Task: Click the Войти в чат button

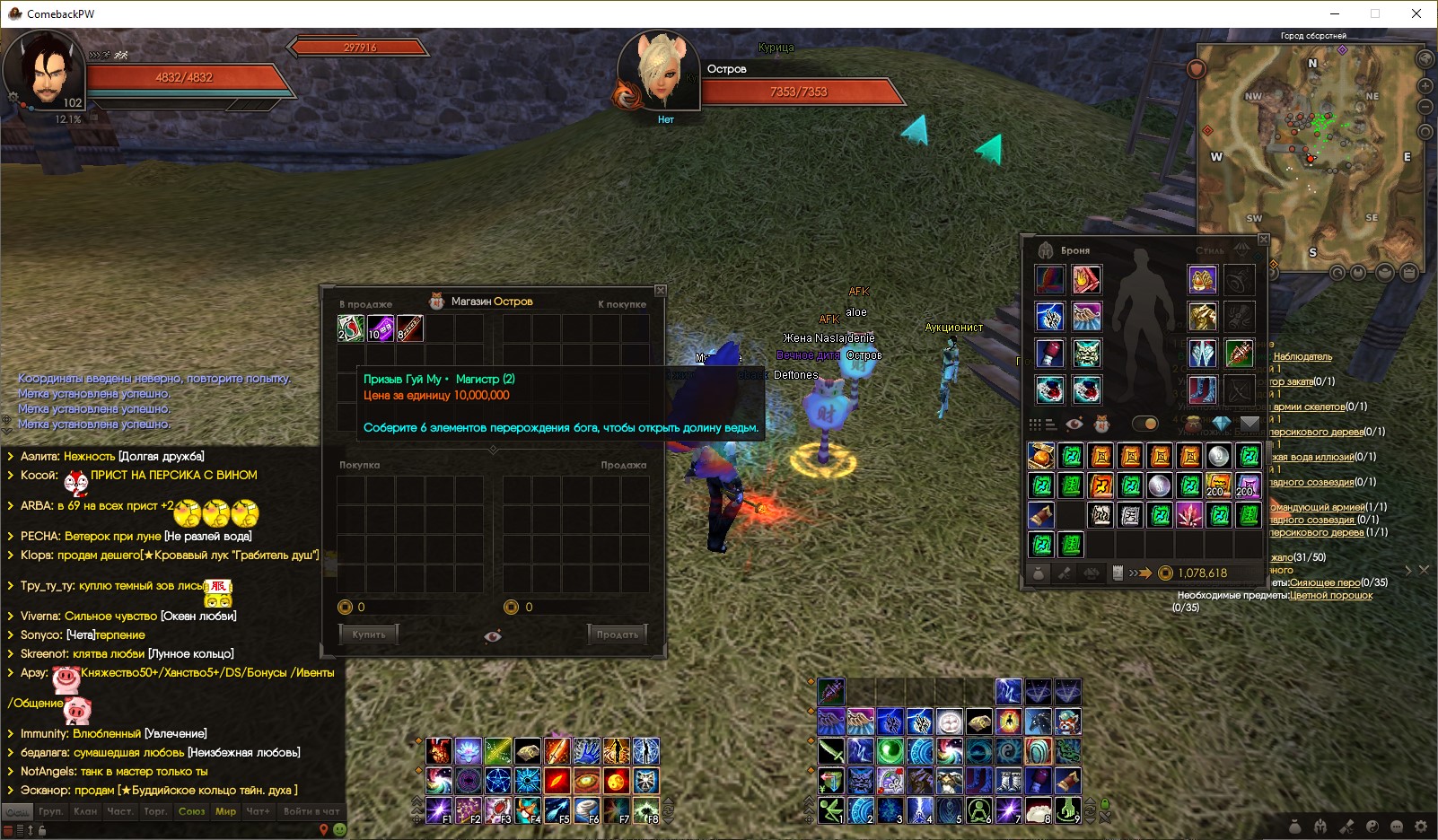Action: tap(311, 811)
